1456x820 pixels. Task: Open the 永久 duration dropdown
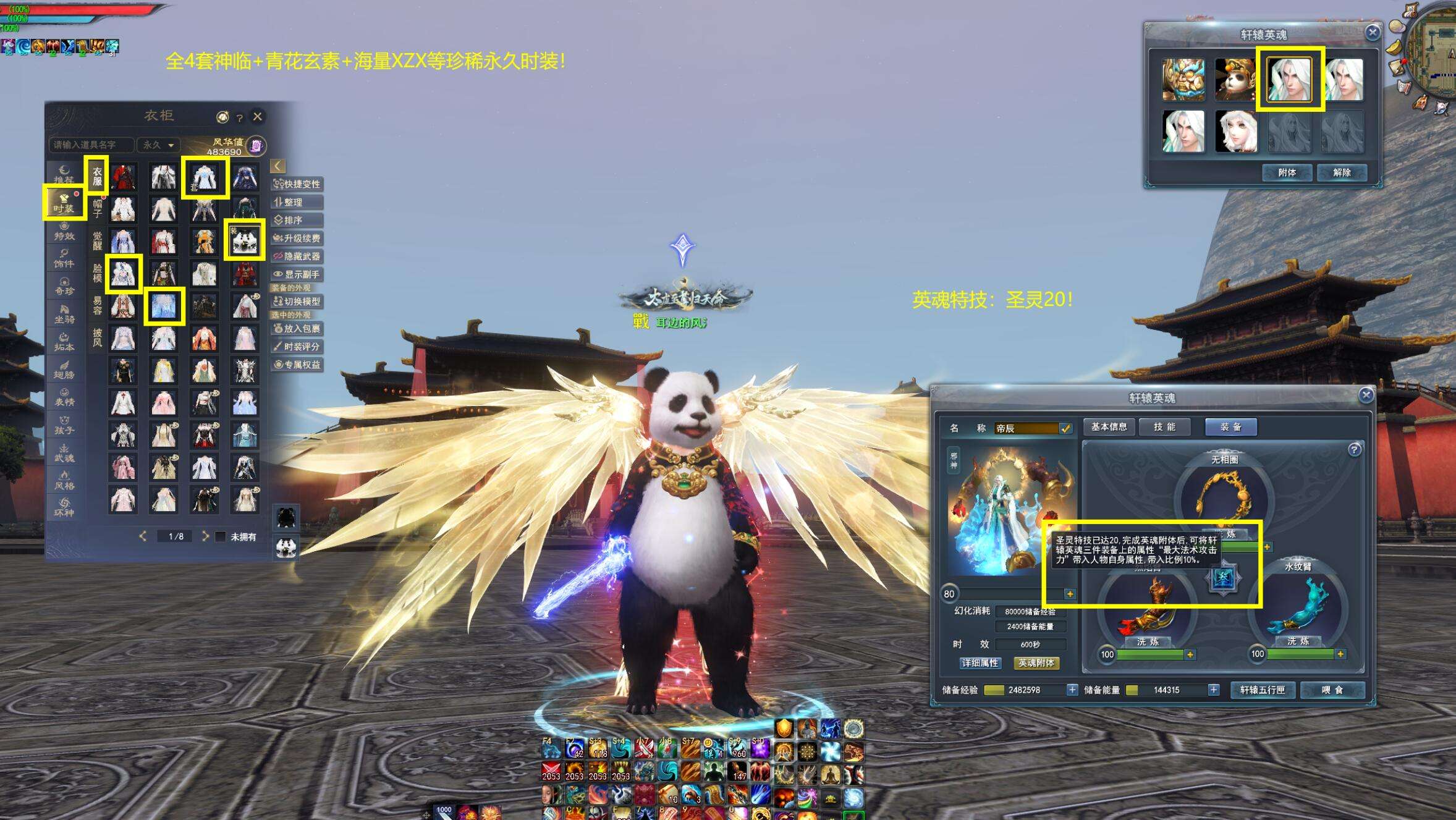(158, 145)
